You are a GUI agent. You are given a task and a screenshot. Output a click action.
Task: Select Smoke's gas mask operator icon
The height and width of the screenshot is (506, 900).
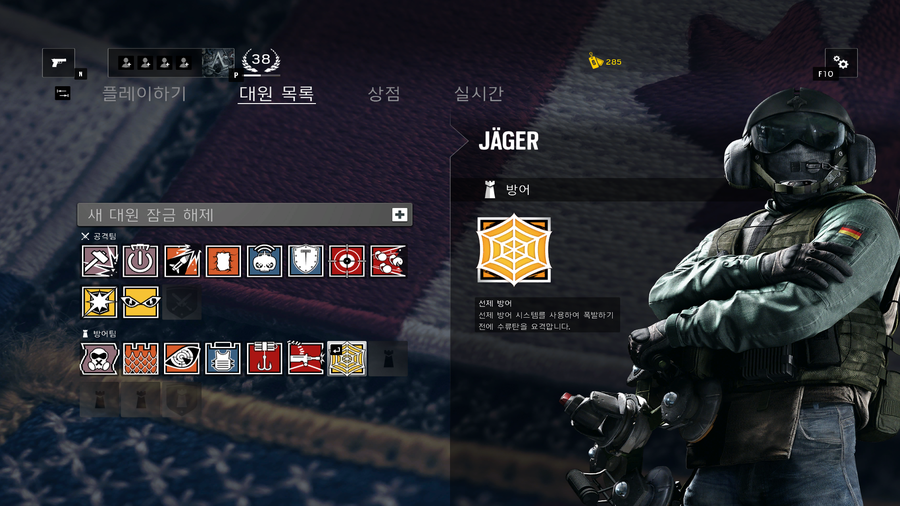(99, 358)
